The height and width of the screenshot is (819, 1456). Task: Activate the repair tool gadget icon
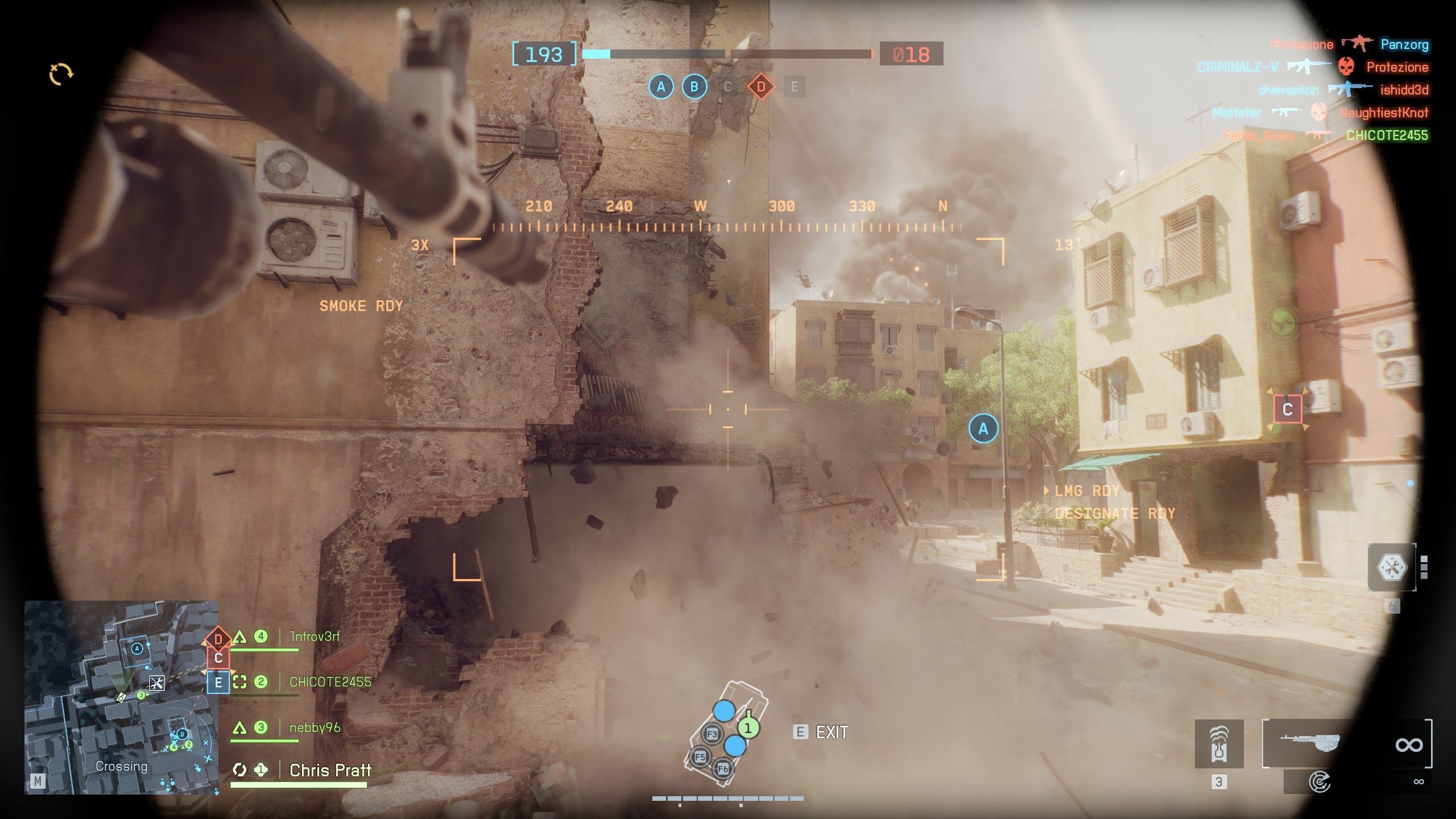point(1391,567)
